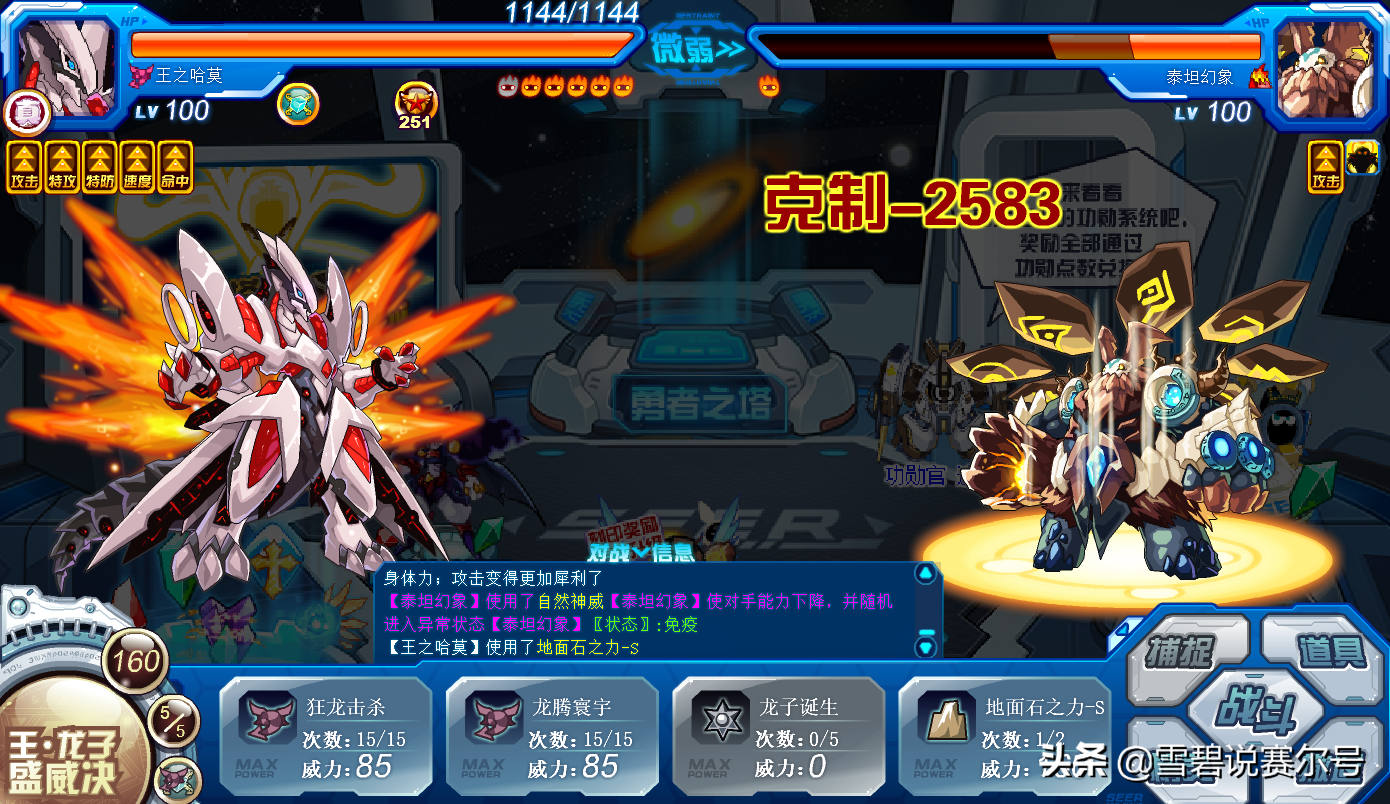
Task: Inspect the 命中 accuracy buff icon
Action: pyautogui.click(x=176, y=166)
